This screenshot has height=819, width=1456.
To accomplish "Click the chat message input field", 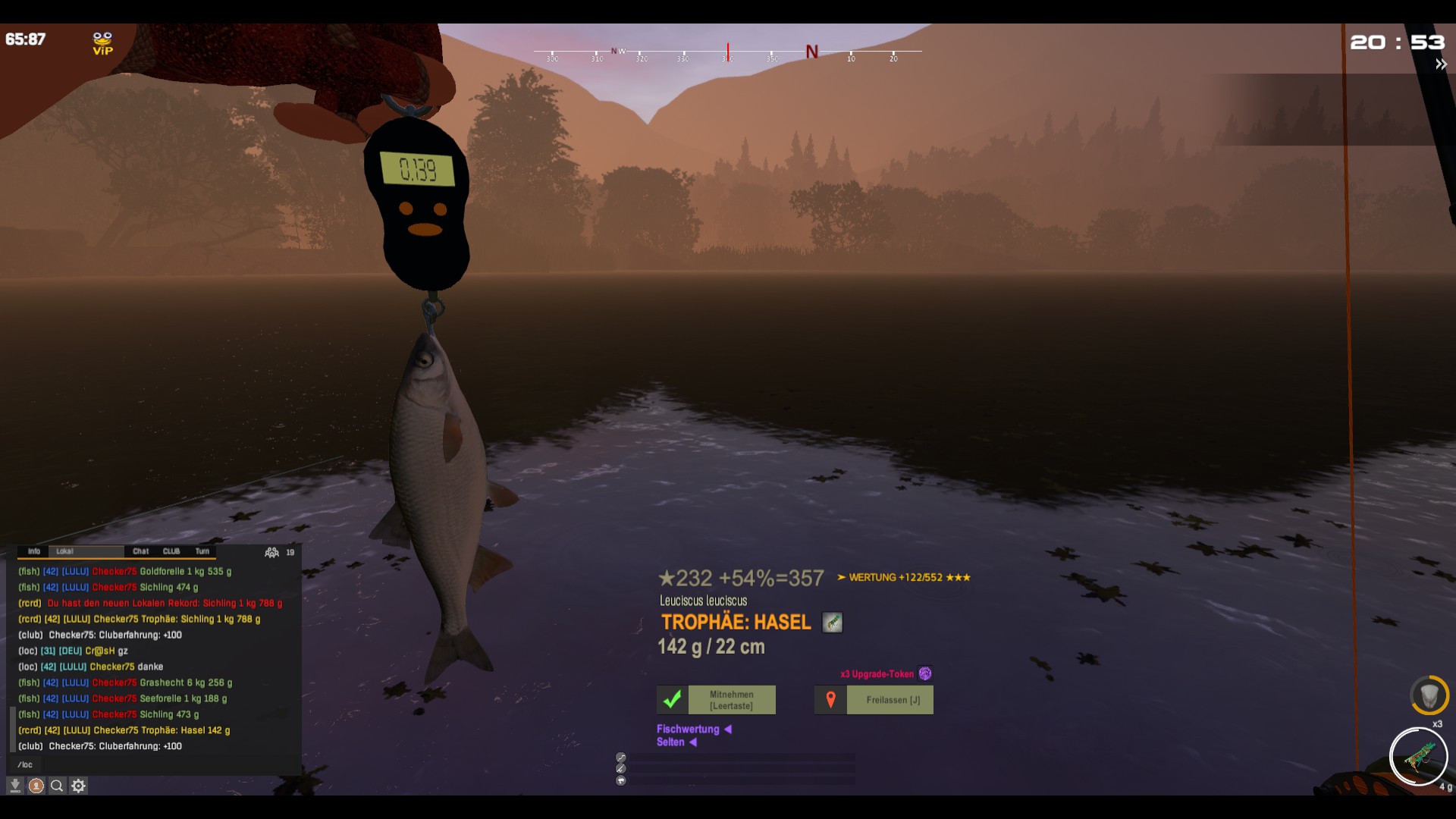I will click(x=152, y=764).
